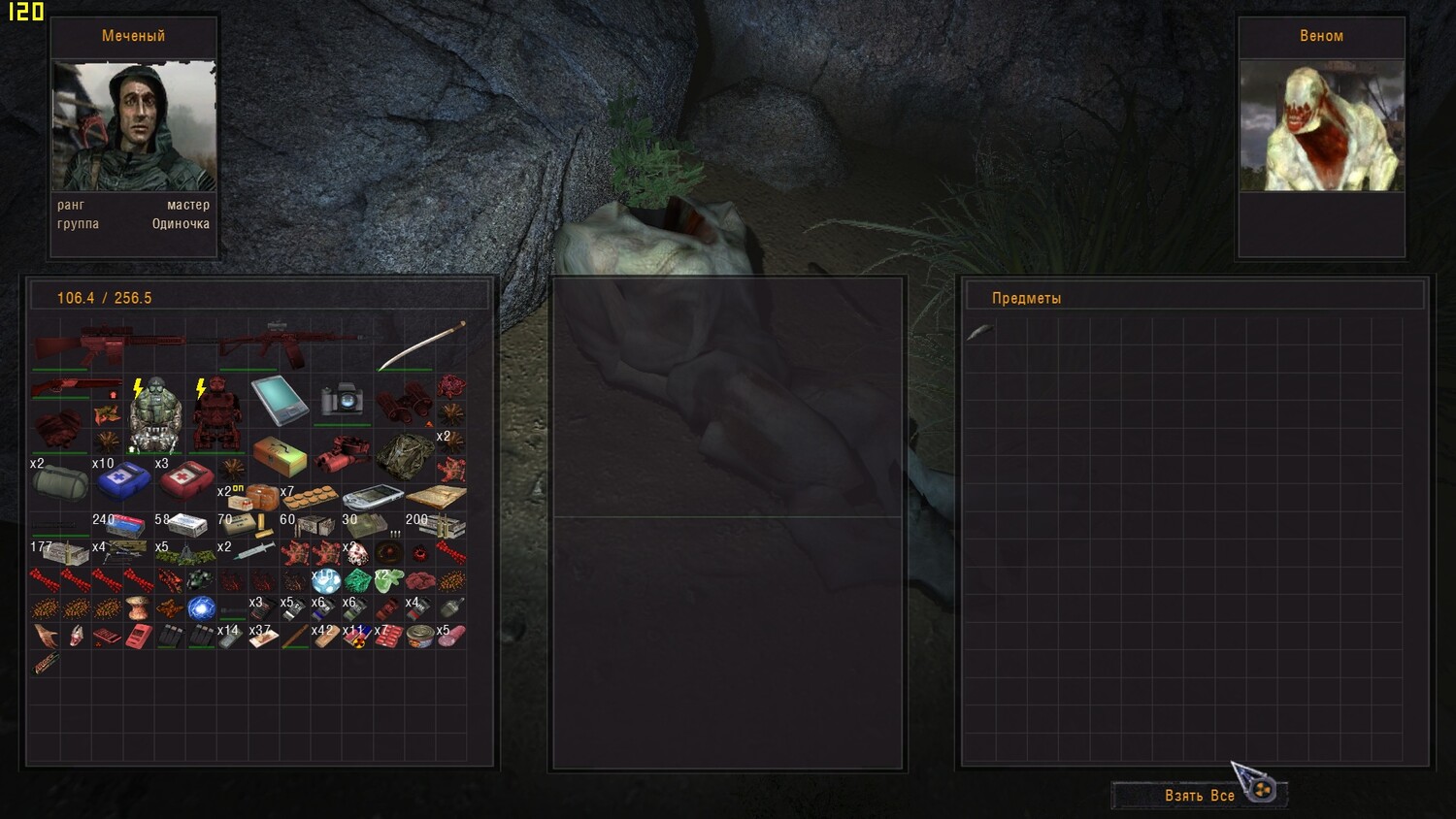Pick the canned food tin

coord(419,637)
